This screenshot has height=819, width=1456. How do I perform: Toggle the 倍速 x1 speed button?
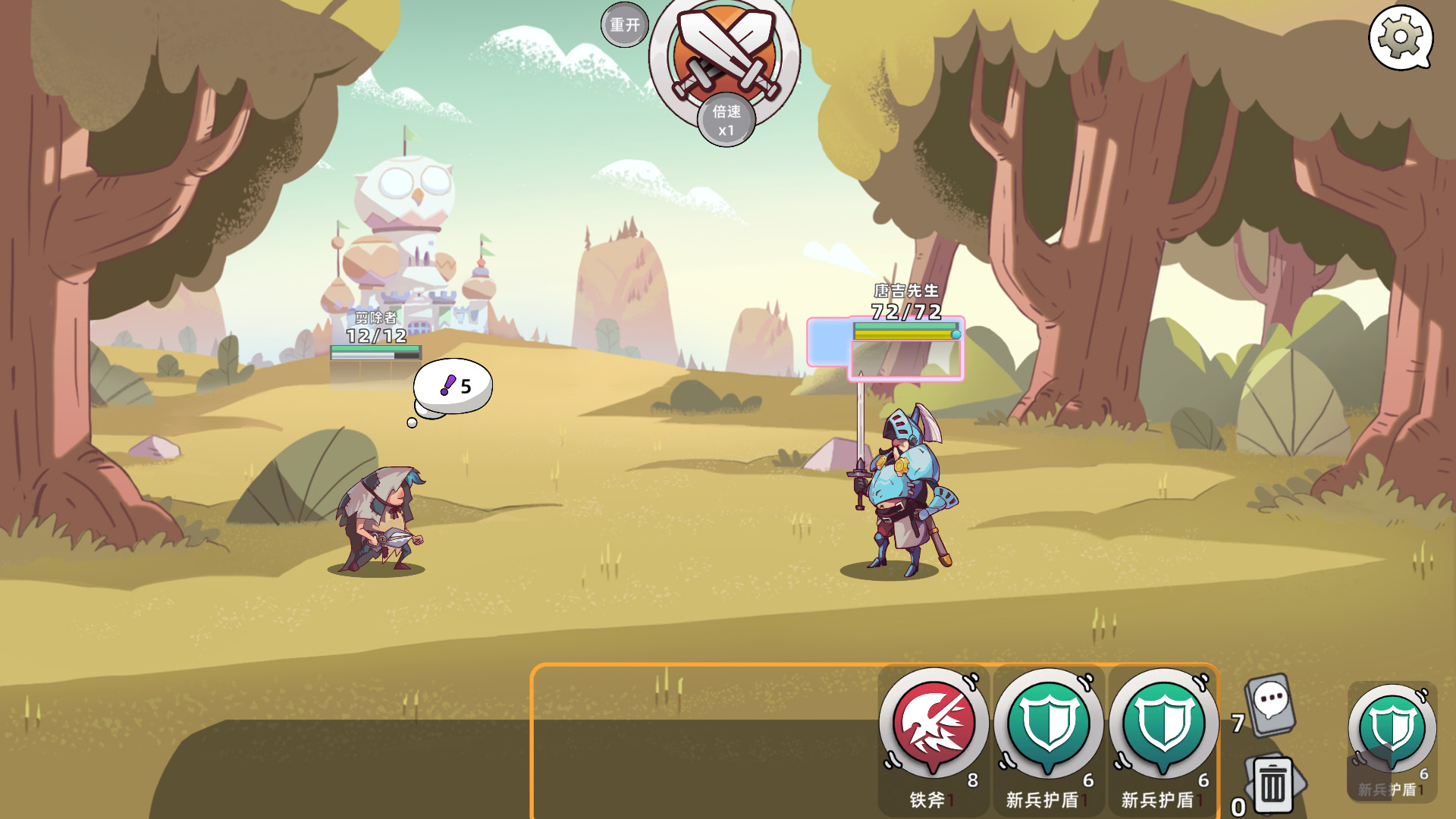tap(726, 121)
